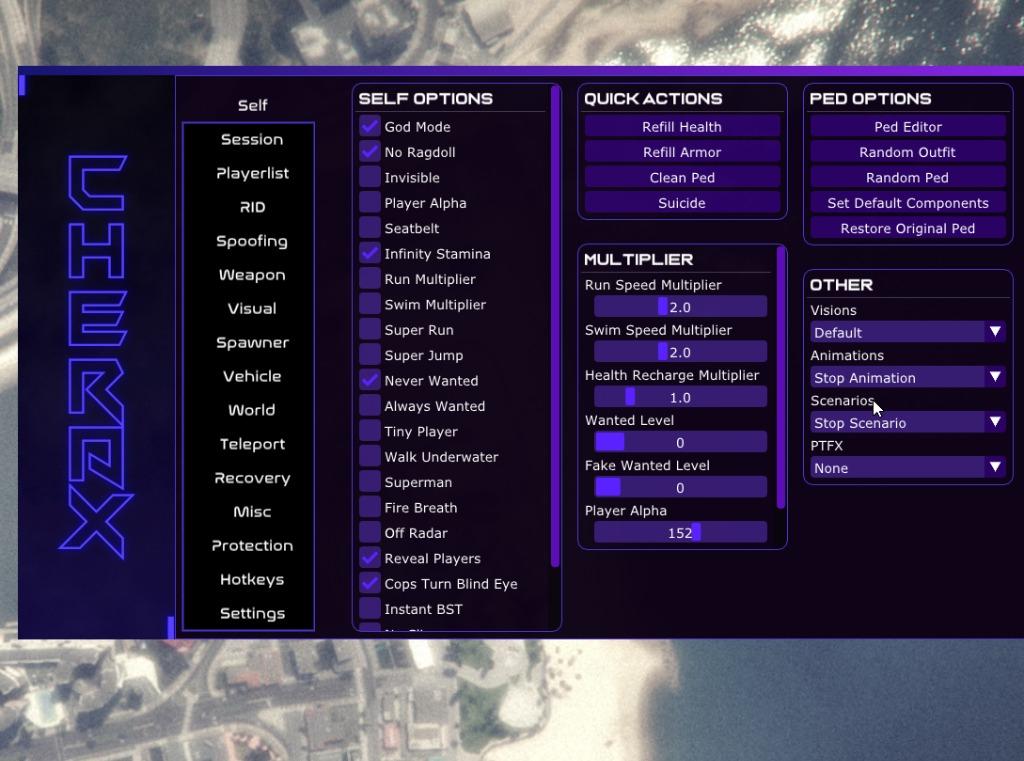This screenshot has height=761, width=1024.
Task: Adjust the Run Speed Multiplier slider
Action: coord(680,307)
